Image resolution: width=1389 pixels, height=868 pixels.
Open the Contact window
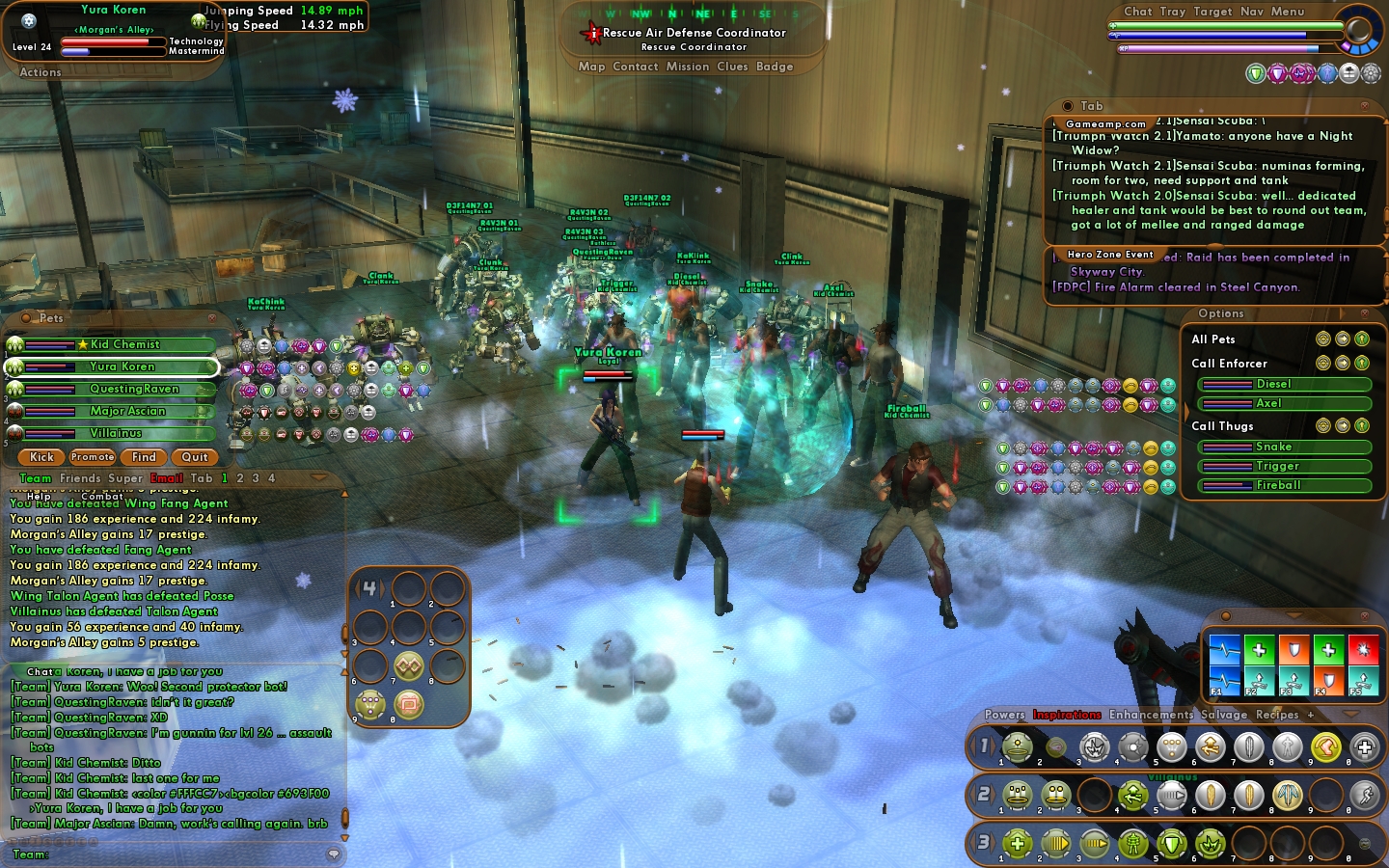[635, 67]
